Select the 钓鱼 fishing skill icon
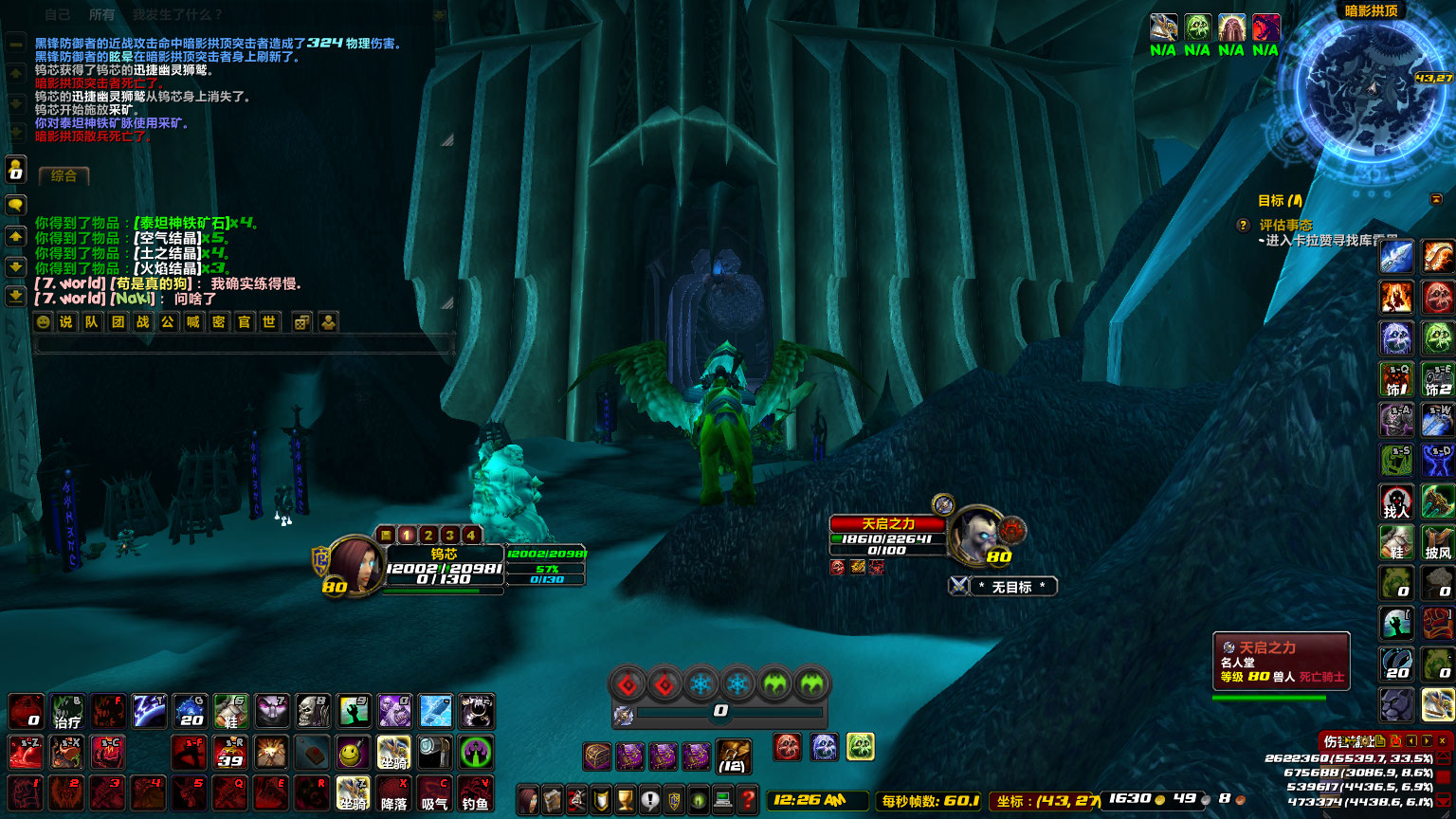Screen dimensions: 1456x819 point(476,793)
